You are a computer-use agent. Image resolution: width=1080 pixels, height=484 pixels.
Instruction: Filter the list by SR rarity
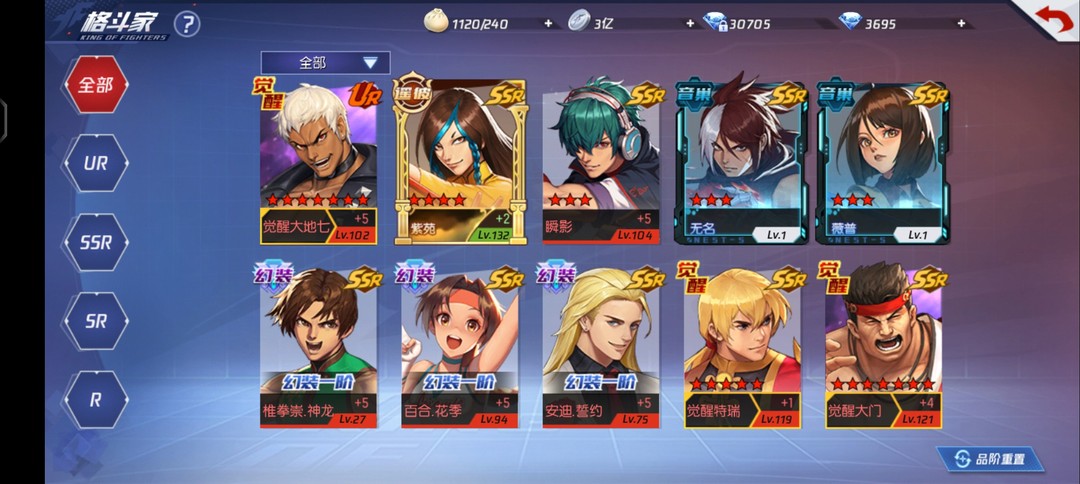(96, 321)
